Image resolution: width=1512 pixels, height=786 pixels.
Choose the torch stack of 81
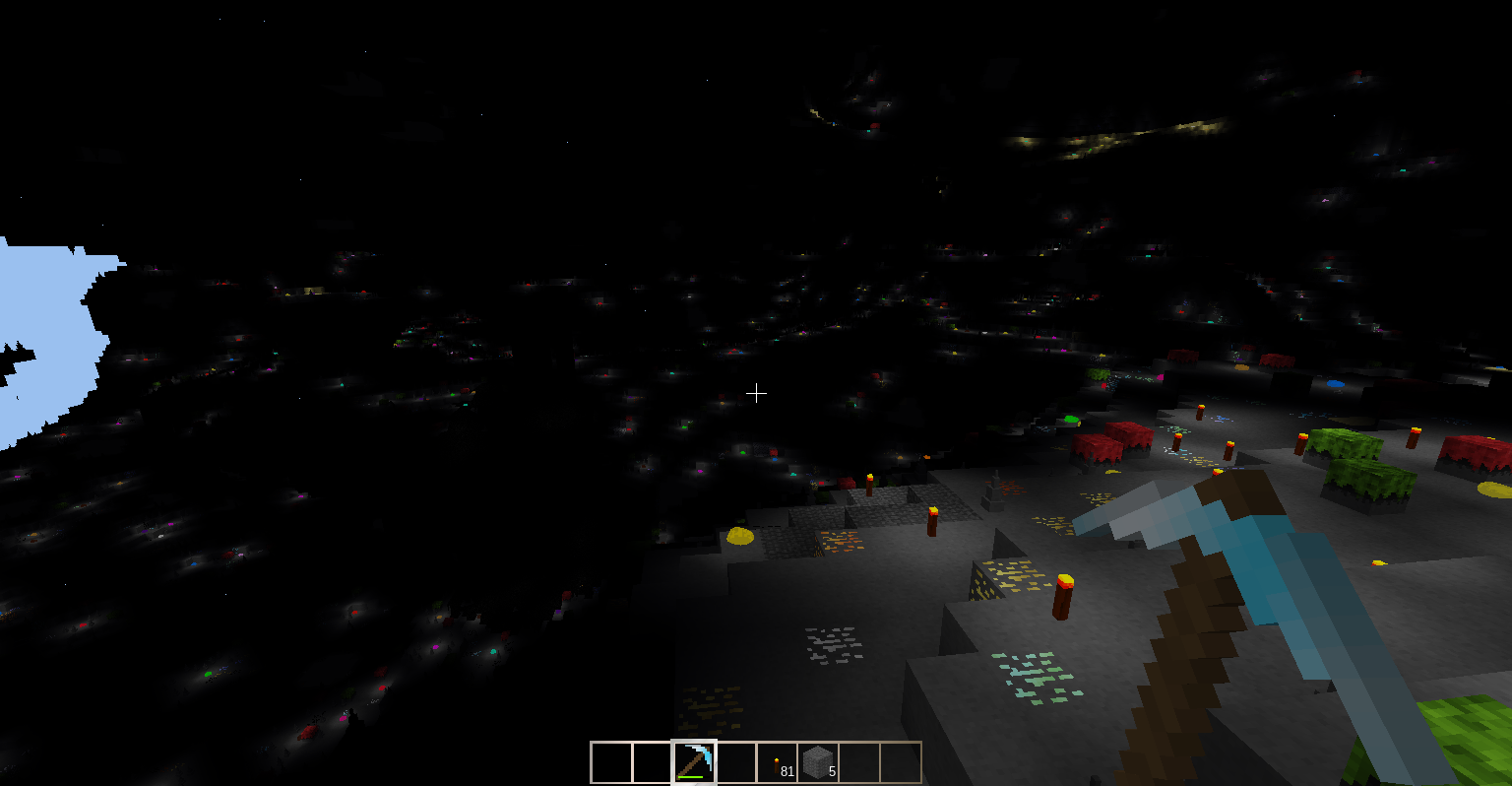(778, 763)
